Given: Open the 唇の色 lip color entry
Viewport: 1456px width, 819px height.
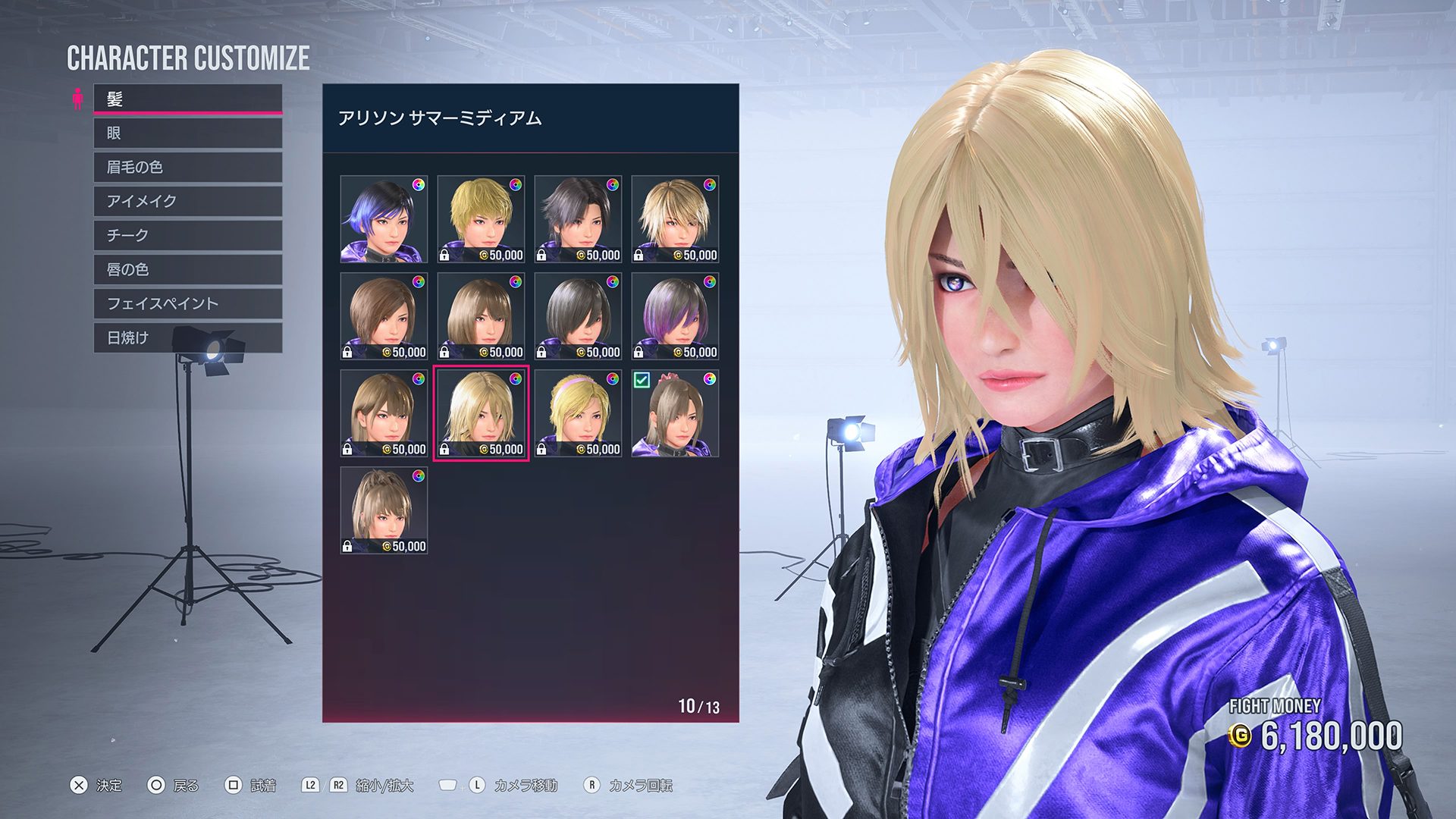Looking at the screenshot, I should pyautogui.click(x=187, y=270).
